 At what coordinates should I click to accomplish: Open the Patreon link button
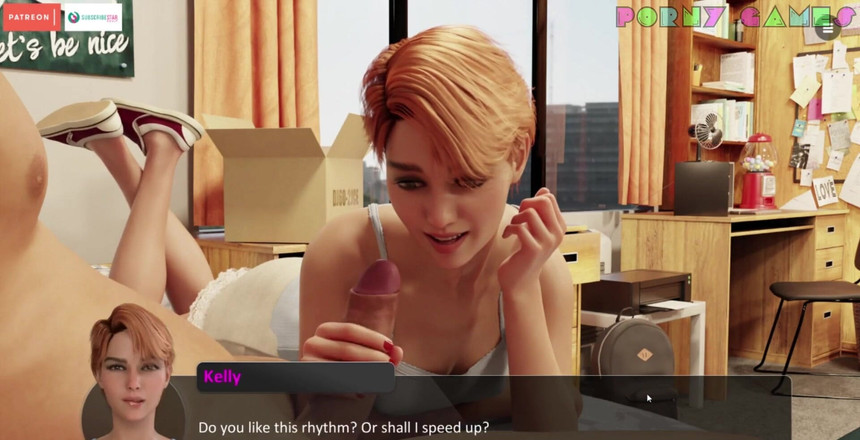coord(32,17)
